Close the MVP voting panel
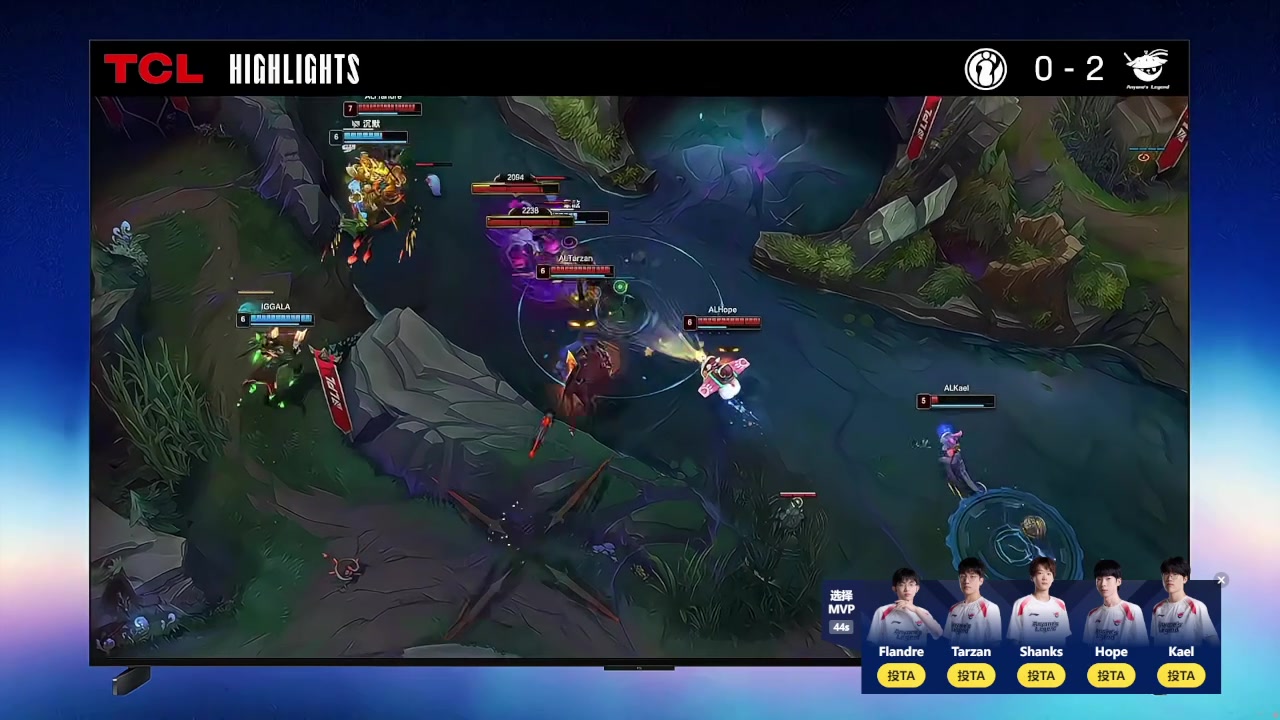Image resolution: width=1280 pixels, height=720 pixels. [1221, 580]
